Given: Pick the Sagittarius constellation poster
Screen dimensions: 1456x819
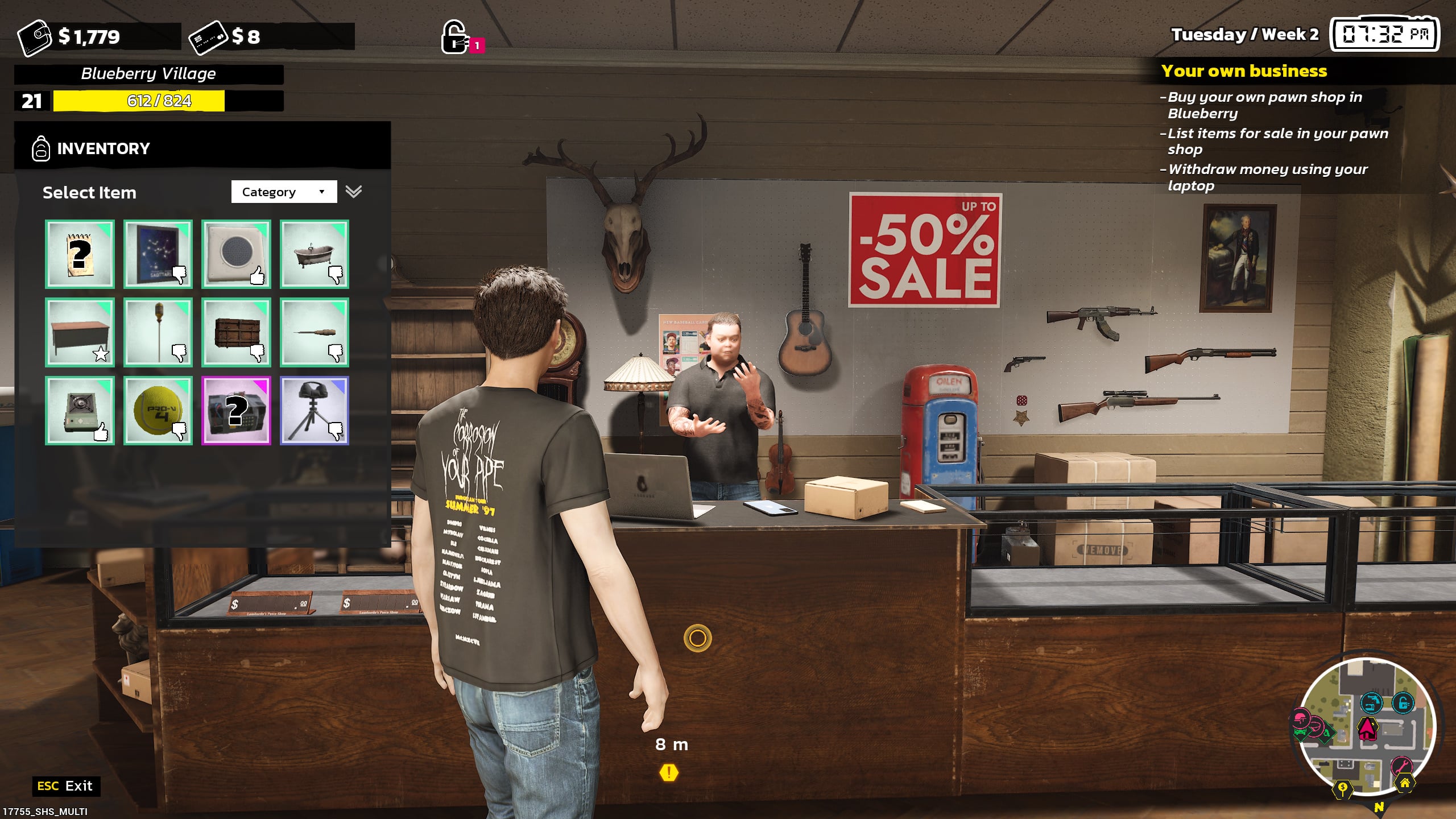Looking at the screenshot, I should point(158,254).
